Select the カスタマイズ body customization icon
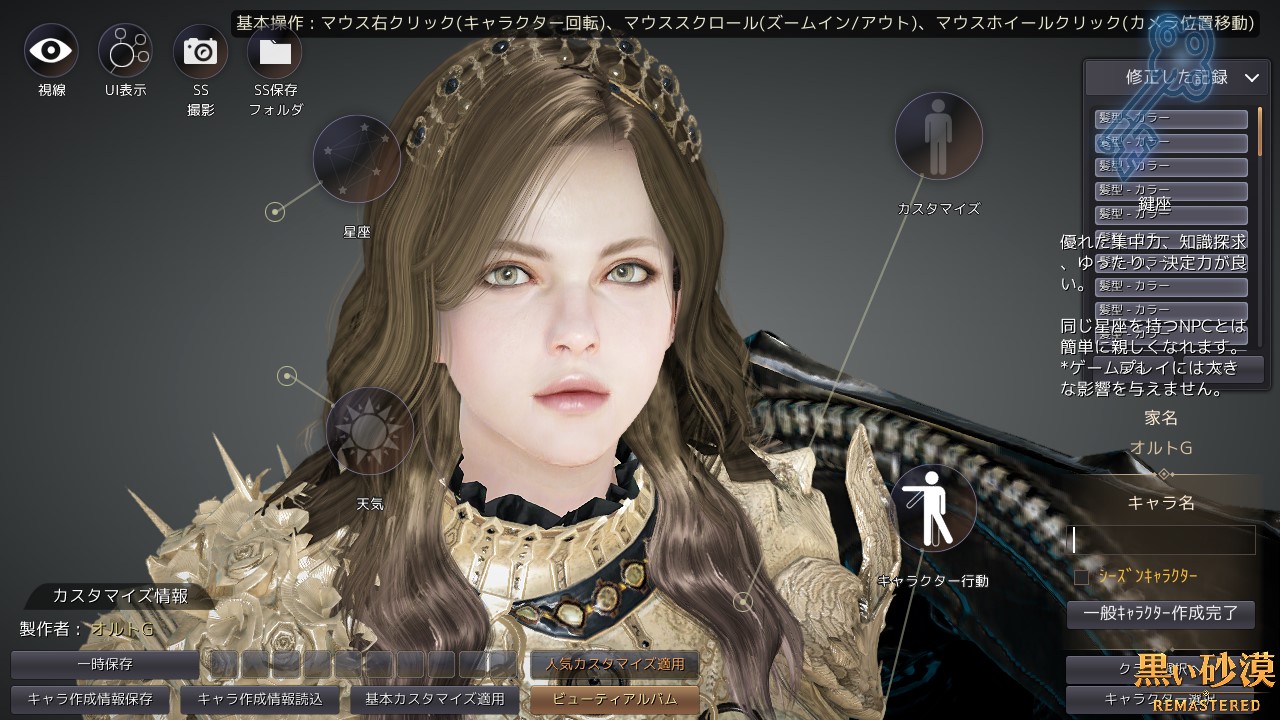This screenshot has height=720, width=1280. coord(938,136)
